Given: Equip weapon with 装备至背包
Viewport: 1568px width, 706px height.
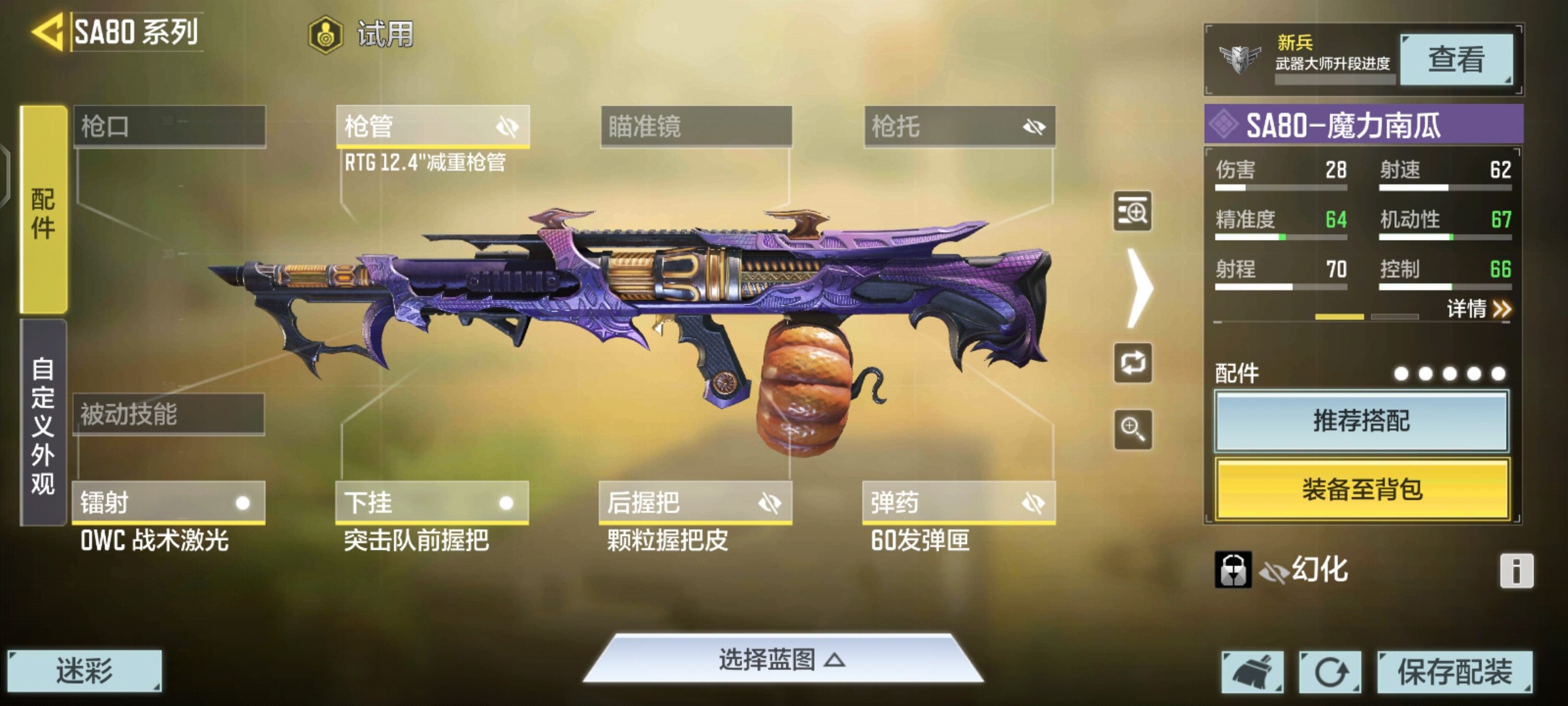Looking at the screenshot, I should tap(1362, 489).
